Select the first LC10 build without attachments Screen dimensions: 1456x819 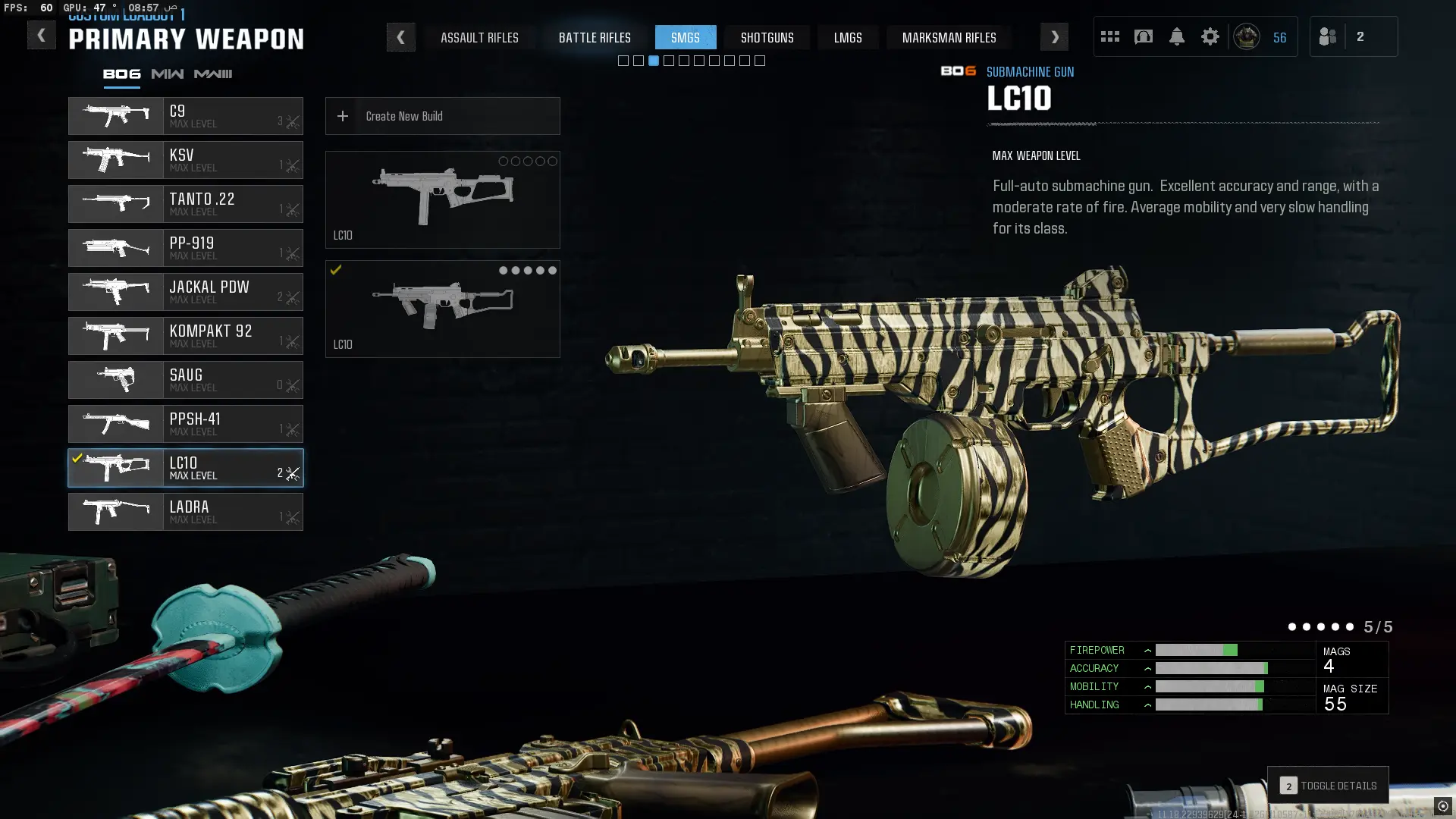[x=442, y=199]
